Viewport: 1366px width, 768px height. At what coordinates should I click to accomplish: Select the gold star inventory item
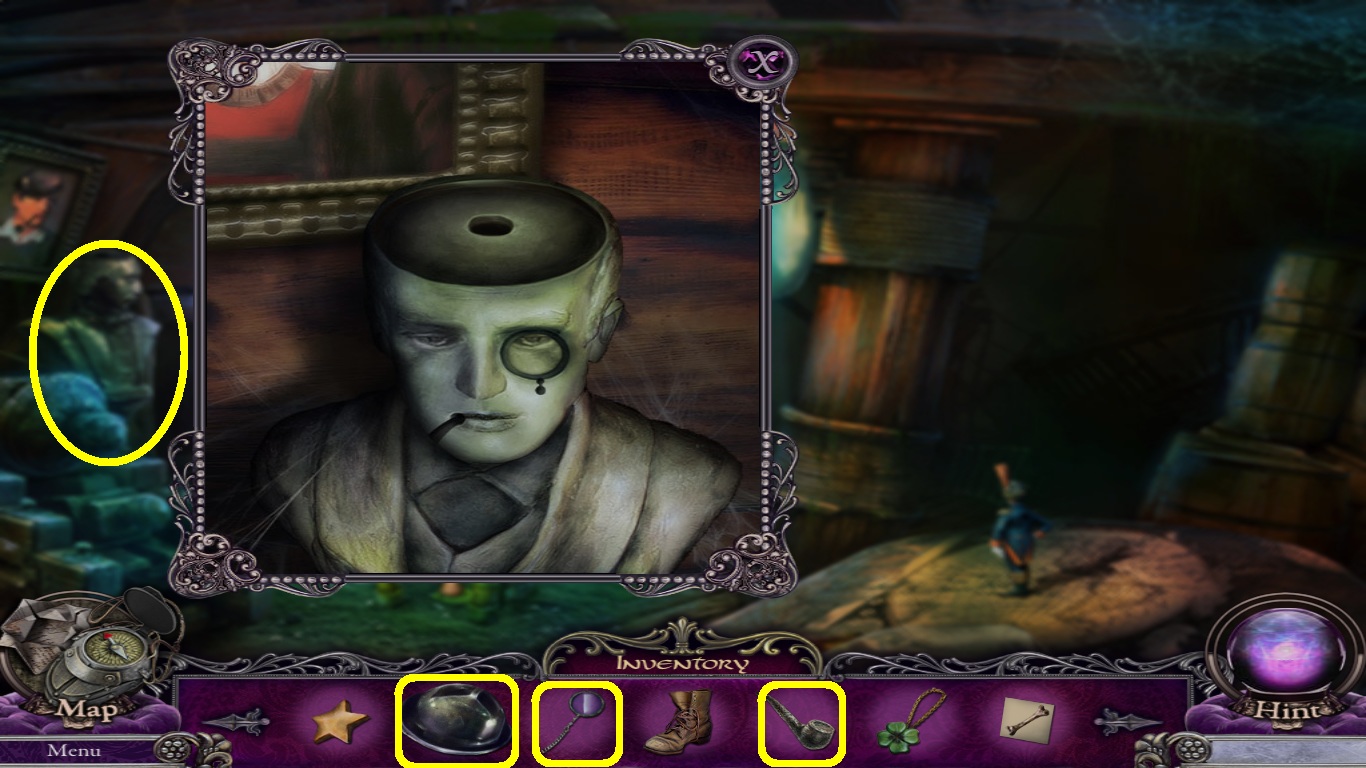339,722
